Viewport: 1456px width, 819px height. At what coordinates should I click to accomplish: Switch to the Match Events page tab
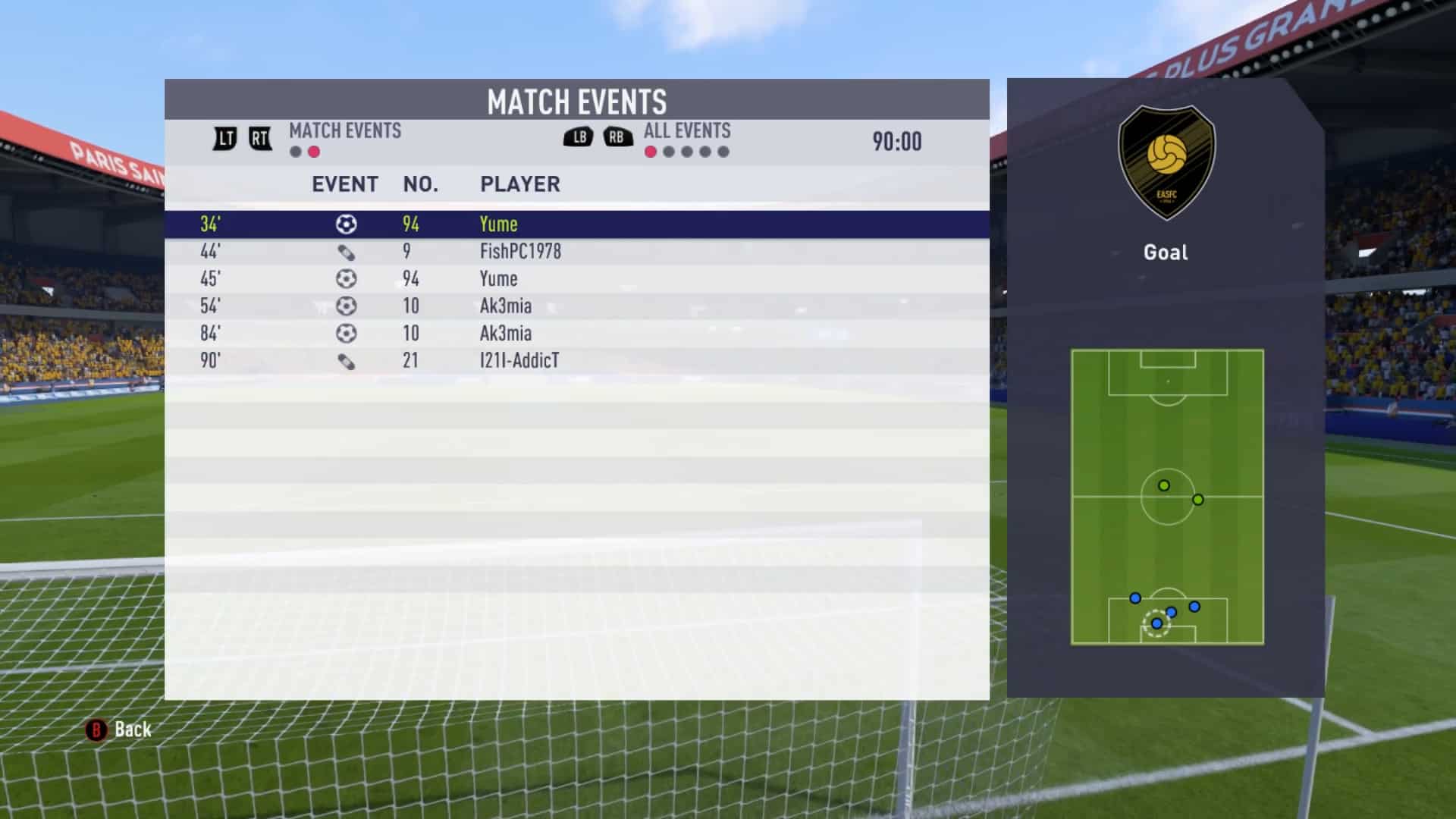click(x=344, y=131)
